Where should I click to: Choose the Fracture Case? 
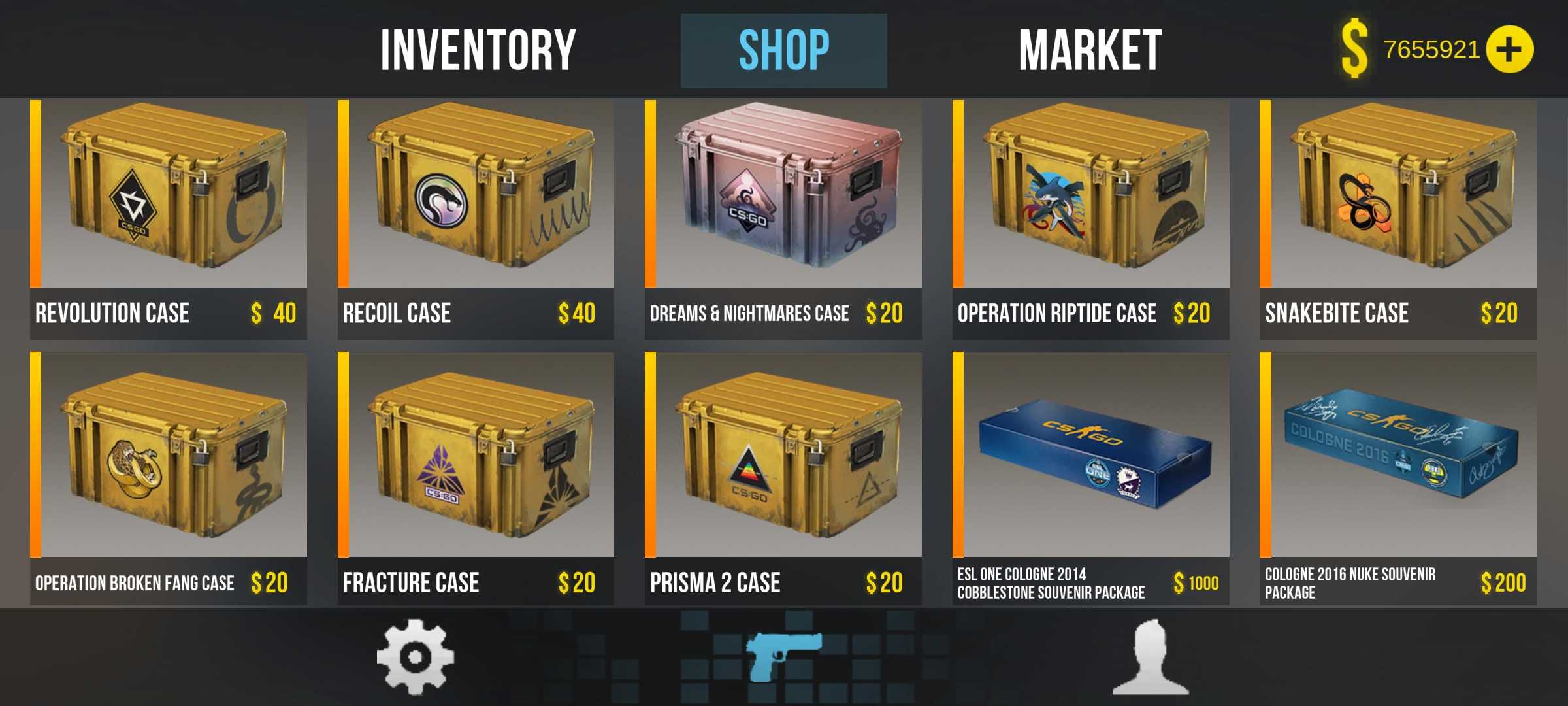coord(476,478)
